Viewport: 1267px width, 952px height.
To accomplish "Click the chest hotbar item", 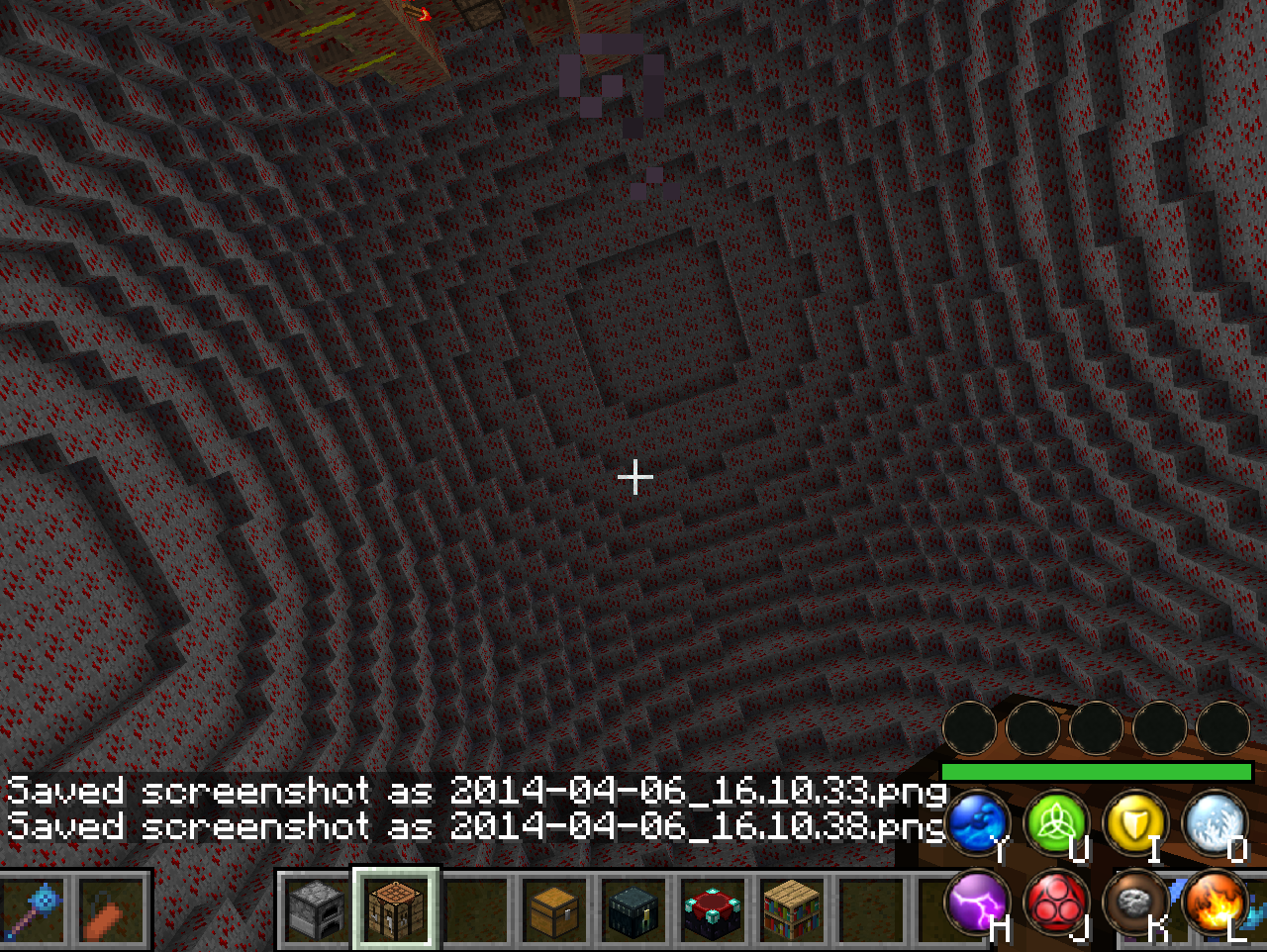I will pyautogui.click(x=552, y=911).
